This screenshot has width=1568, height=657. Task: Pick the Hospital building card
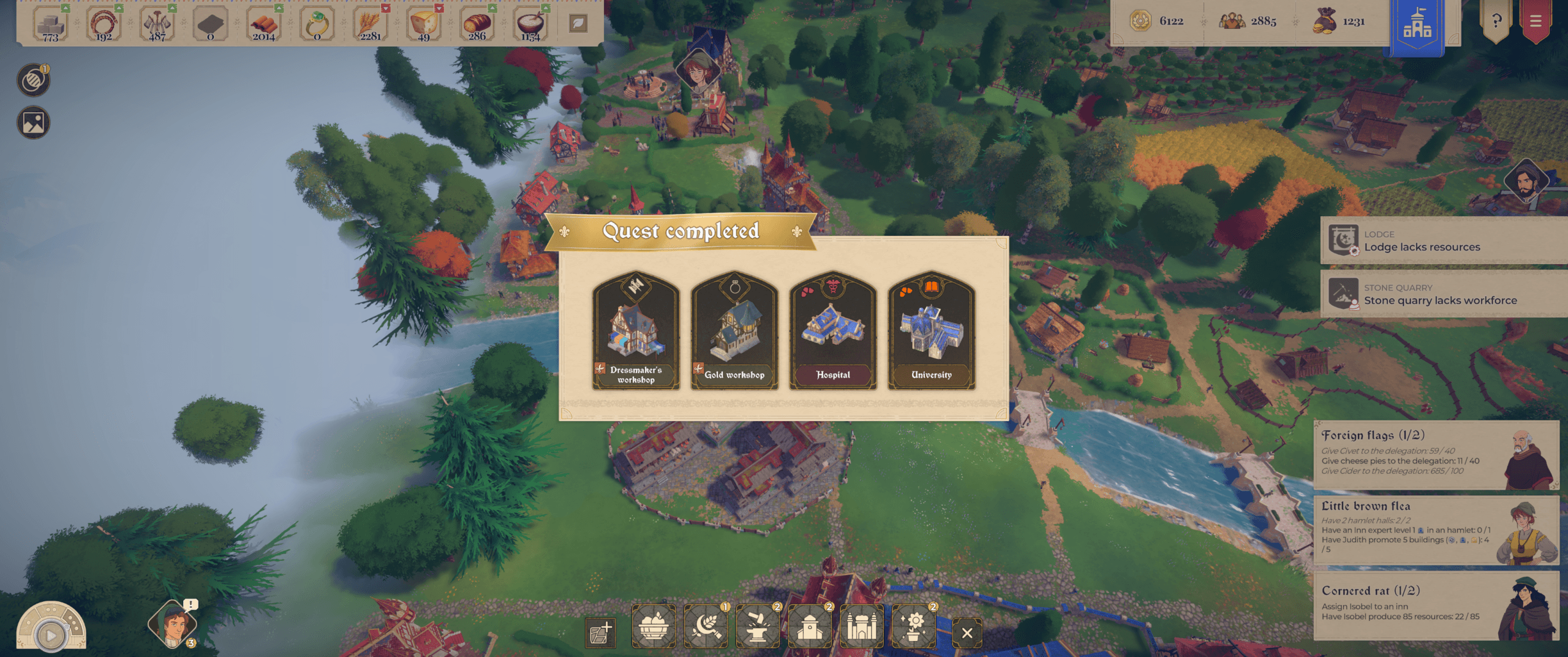click(833, 331)
